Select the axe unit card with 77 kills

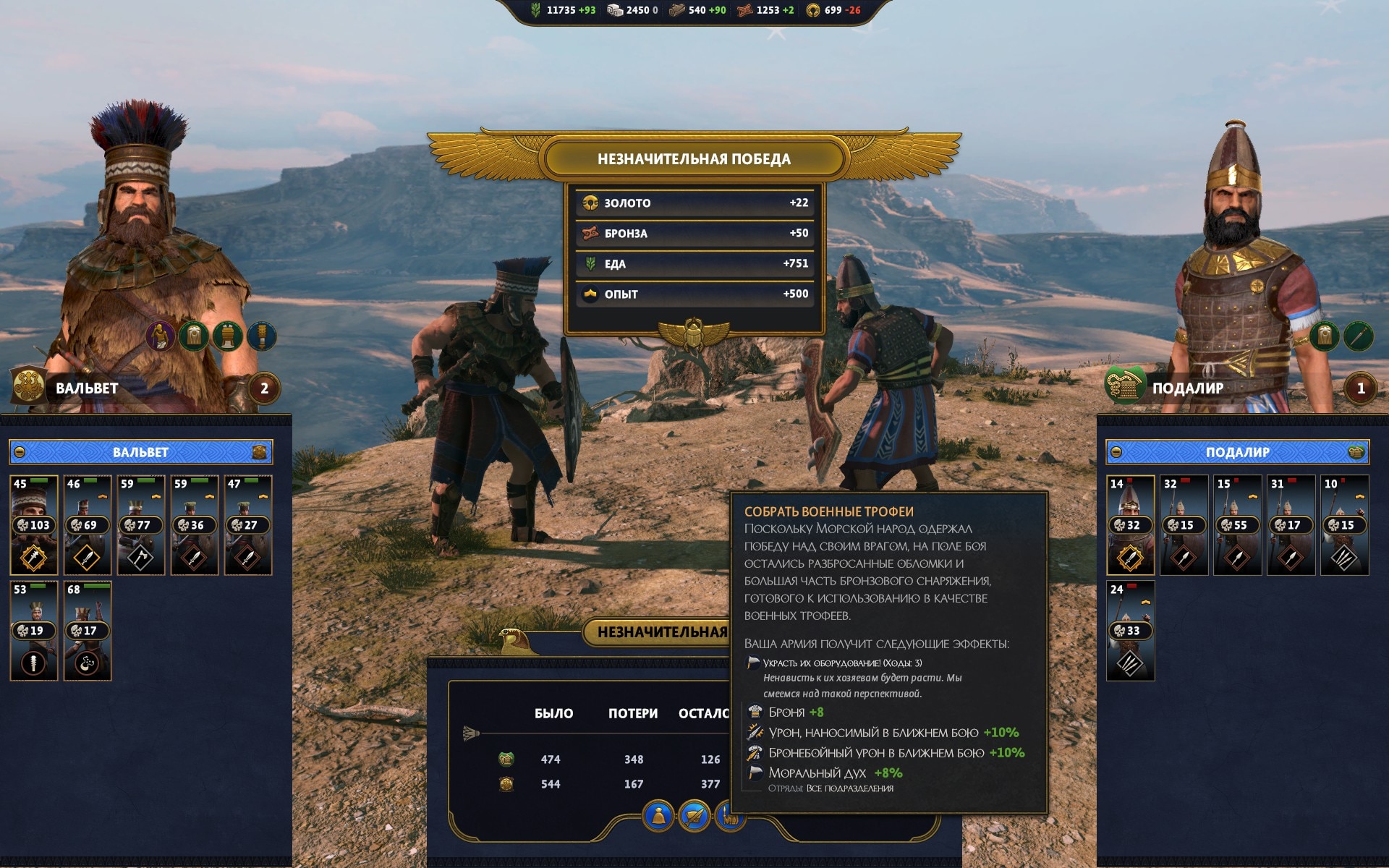(141, 525)
